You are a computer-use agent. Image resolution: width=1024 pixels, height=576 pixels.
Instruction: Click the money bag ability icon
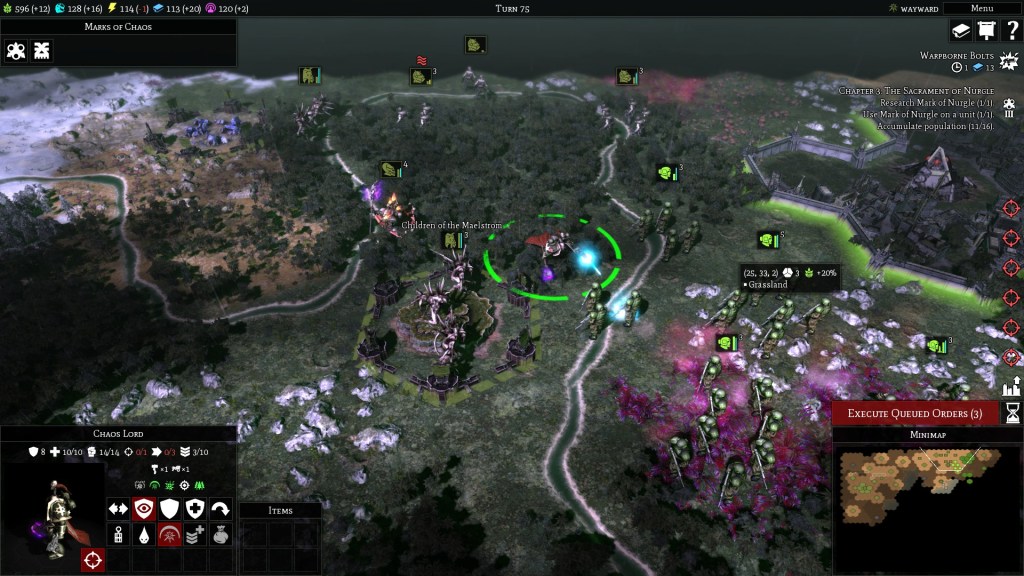pyautogui.click(x=221, y=535)
